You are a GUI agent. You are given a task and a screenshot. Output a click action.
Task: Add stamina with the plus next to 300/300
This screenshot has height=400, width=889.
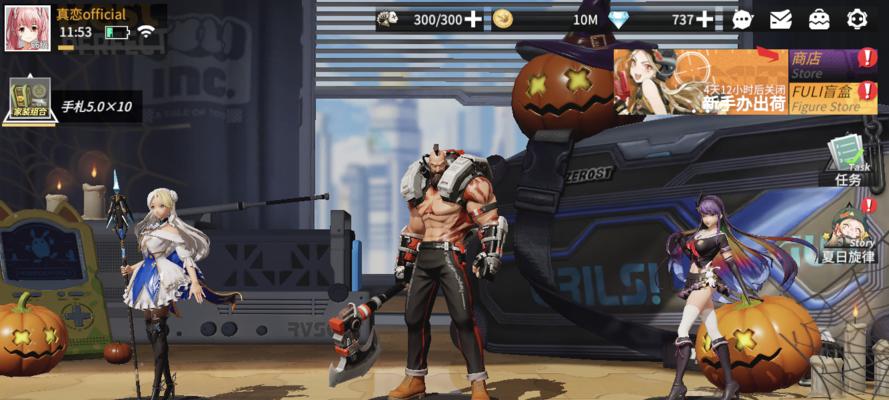tap(473, 19)
